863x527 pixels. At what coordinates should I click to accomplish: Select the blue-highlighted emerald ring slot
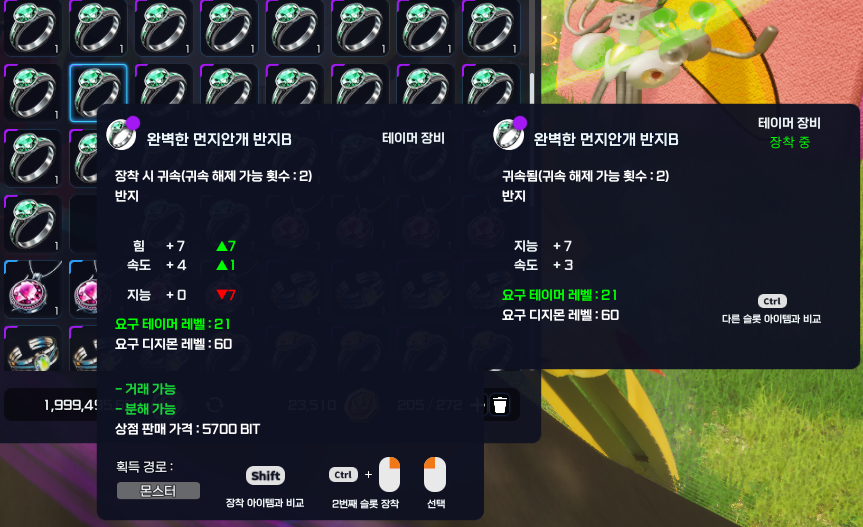[97, 93]
